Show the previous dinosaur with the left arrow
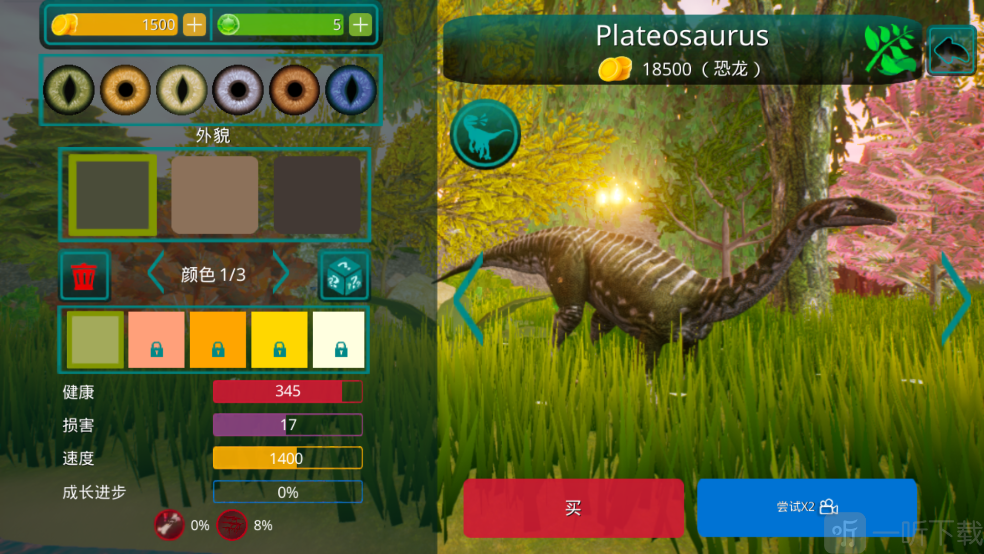984x554 pixels. tap(468, 299)
